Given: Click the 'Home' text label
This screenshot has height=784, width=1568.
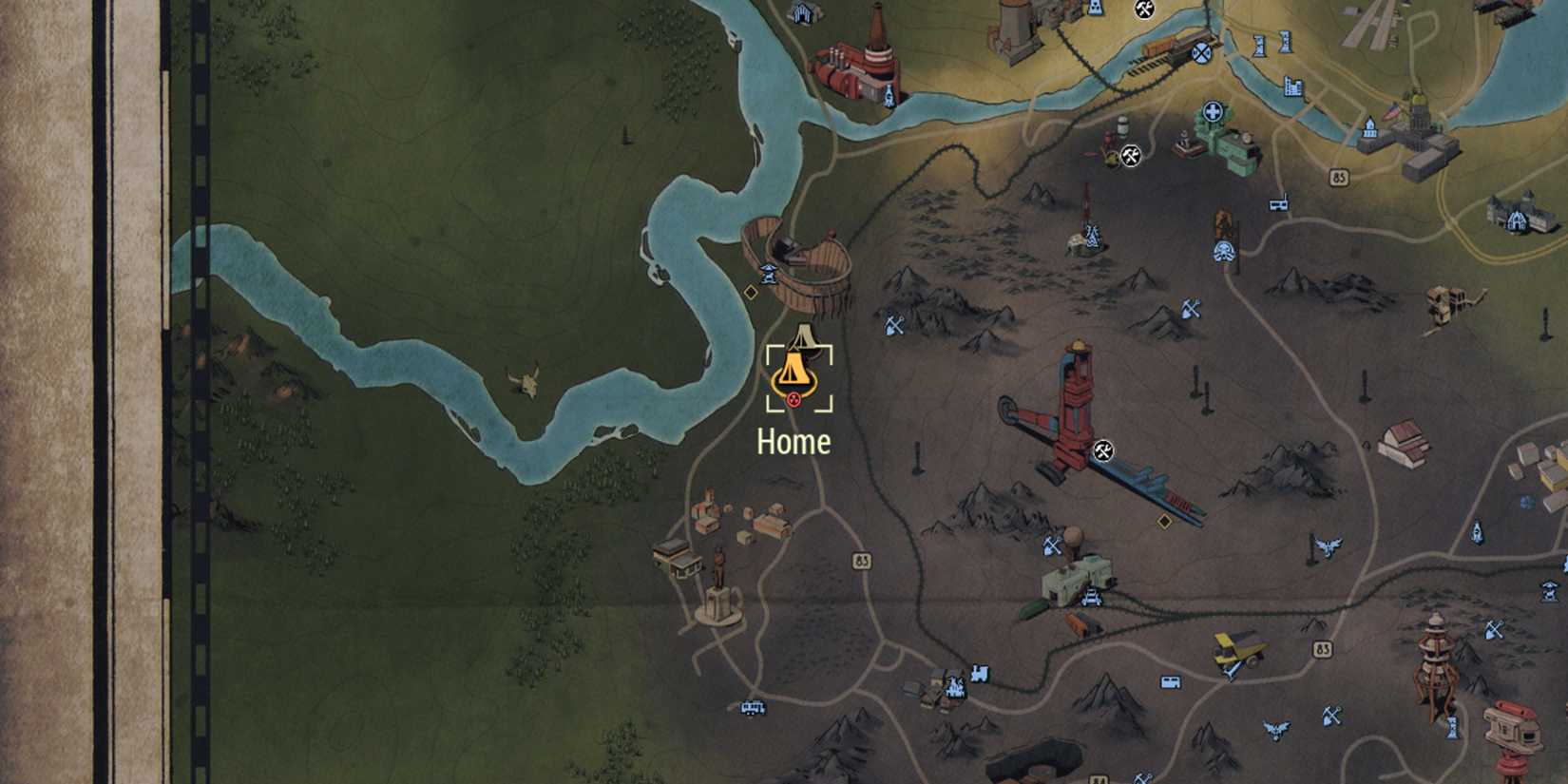Looking at the screenshot, I should click(793, 441).
